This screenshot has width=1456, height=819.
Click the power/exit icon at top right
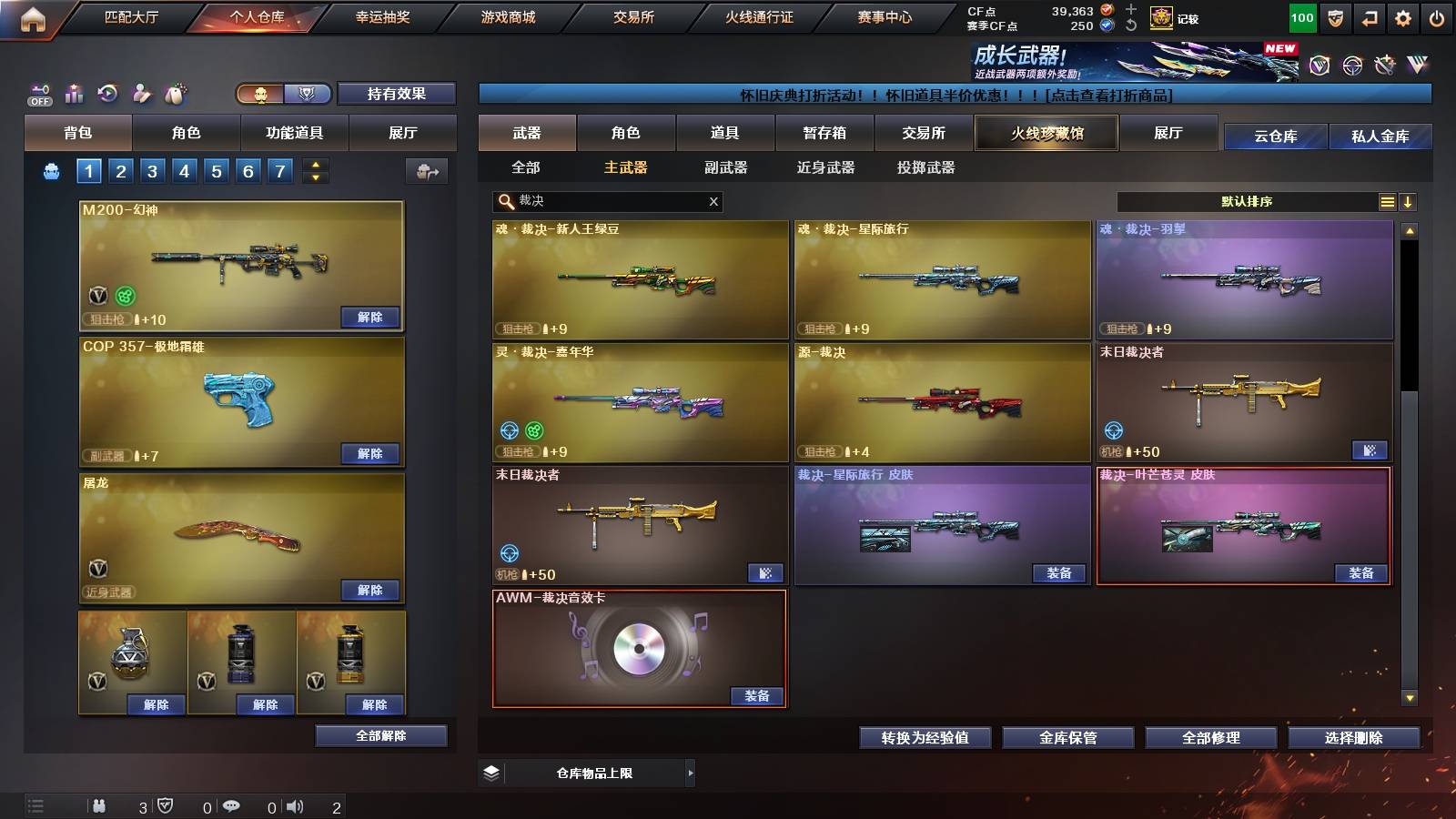[1436, 17]
